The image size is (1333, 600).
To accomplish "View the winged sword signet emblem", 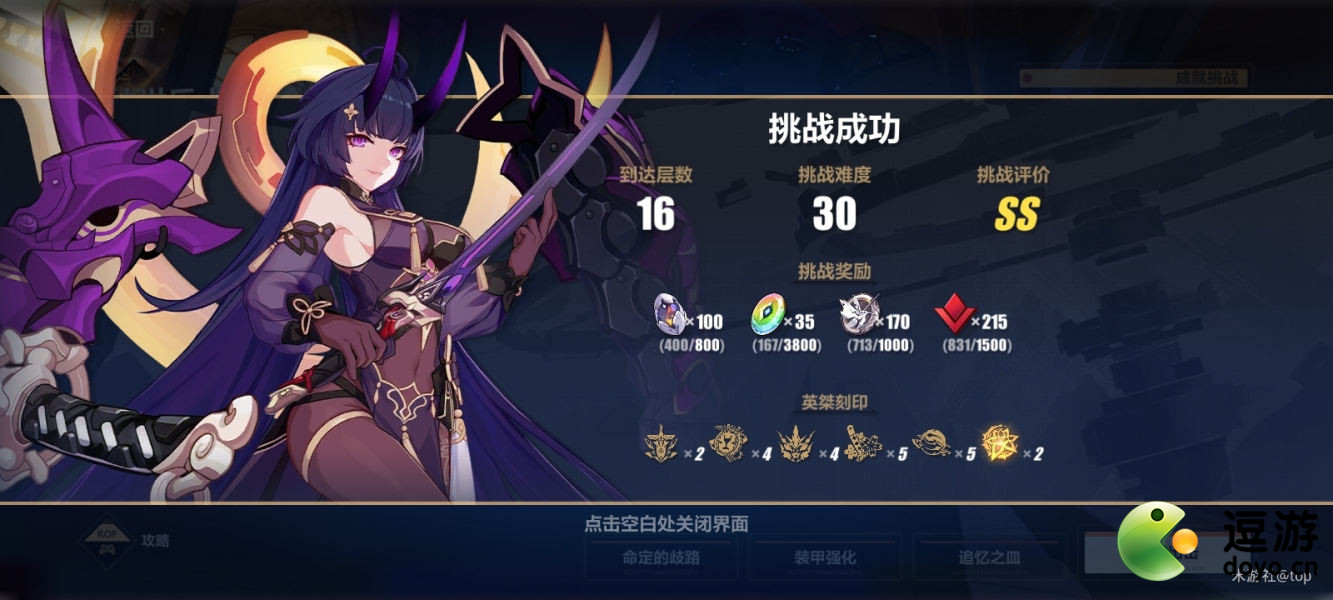I will [x=661, y=443].
